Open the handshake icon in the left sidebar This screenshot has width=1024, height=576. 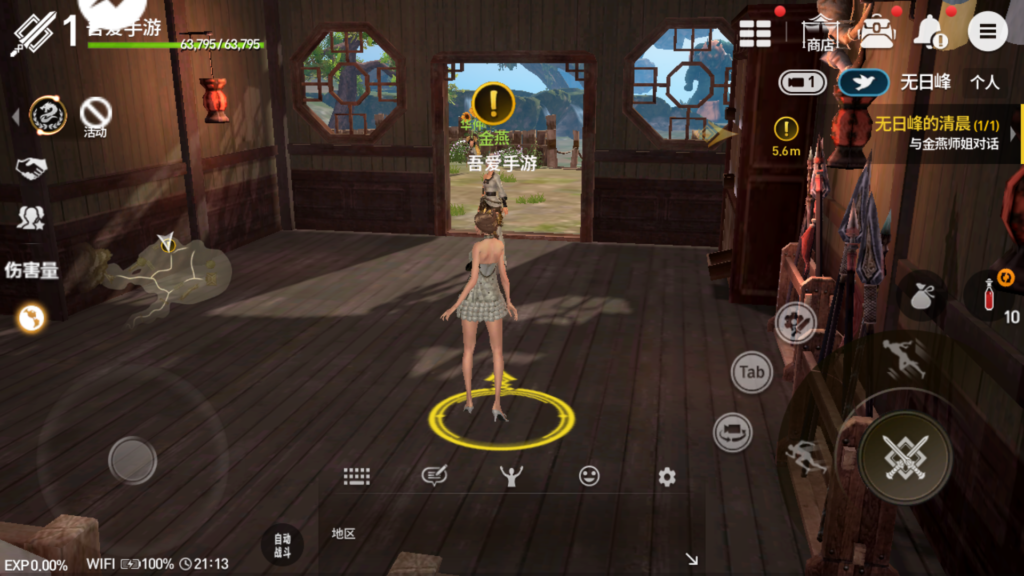[31, 168]
